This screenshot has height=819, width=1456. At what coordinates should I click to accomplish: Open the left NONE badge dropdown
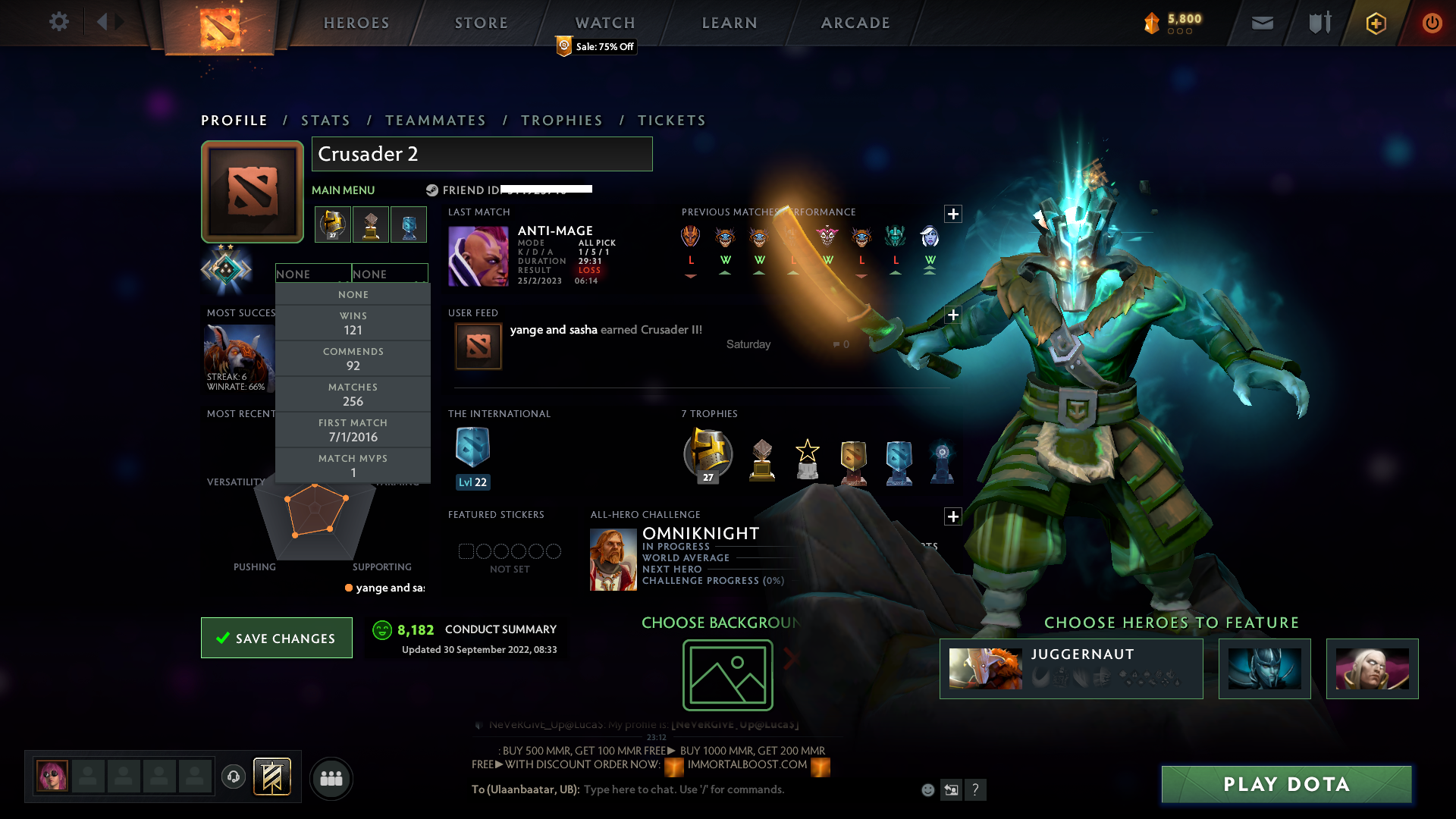(313, 273)
